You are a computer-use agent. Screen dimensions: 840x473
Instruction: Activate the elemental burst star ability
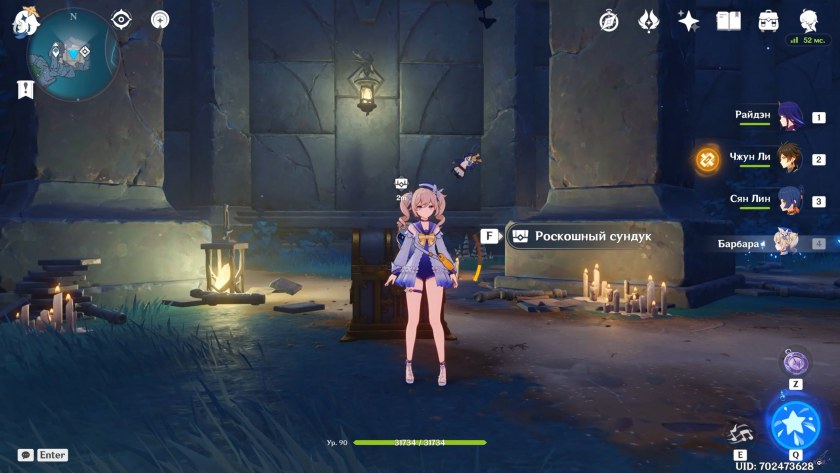pos(794,422)
